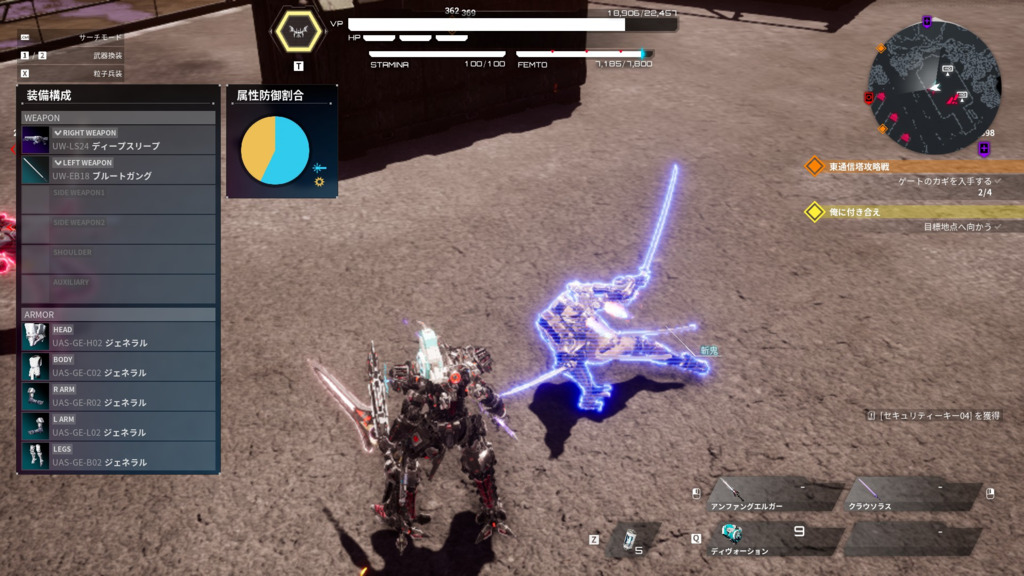Choose the BODY armor ジェネラル row
The image size is (1024, 576).
(x=118, y=367)
